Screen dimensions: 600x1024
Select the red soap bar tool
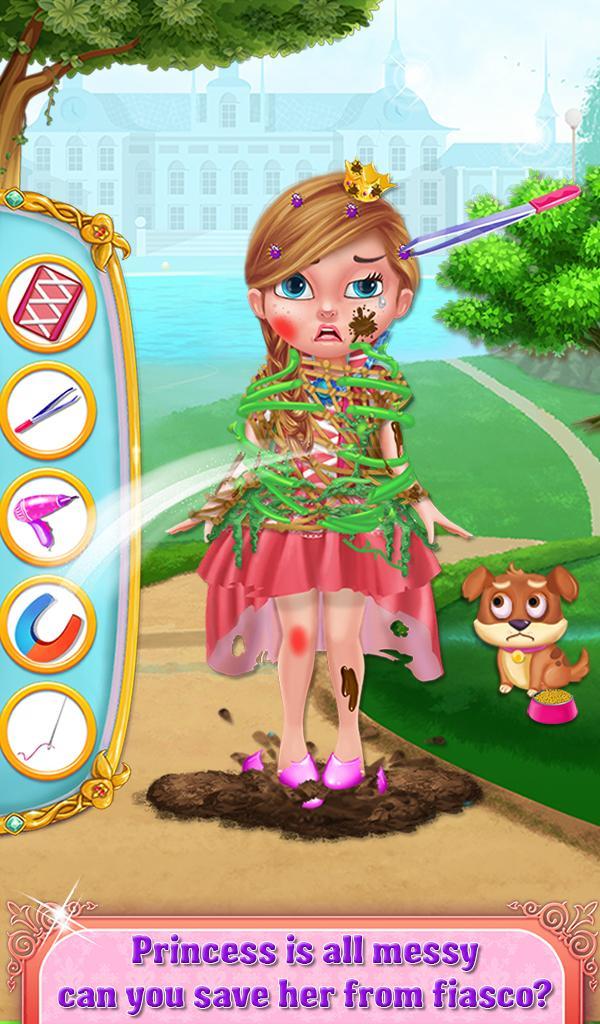pos(47,303)
